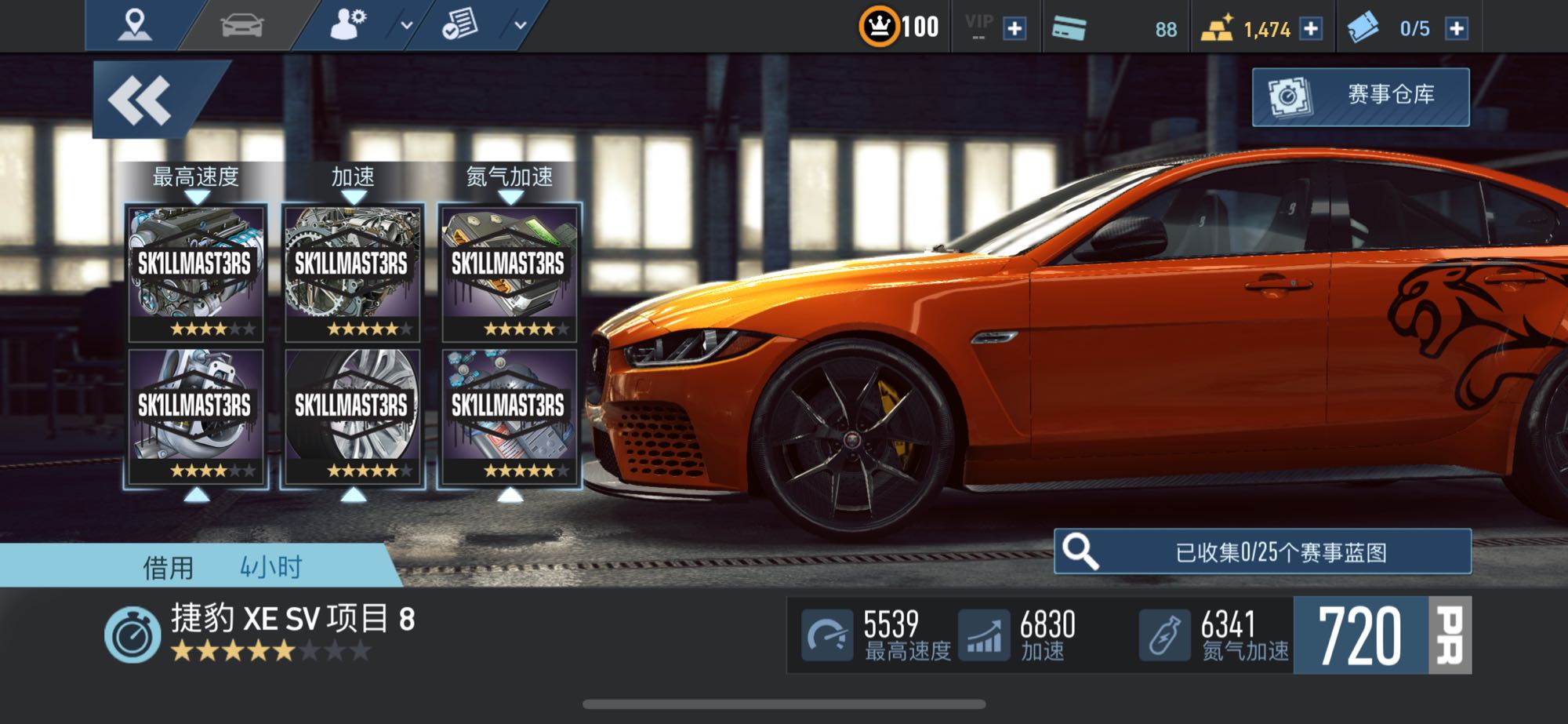The width and height of the screenshot is (1568, 724).
Task: Open the 赛事仓库 event garage
Action: [1360, 96]
